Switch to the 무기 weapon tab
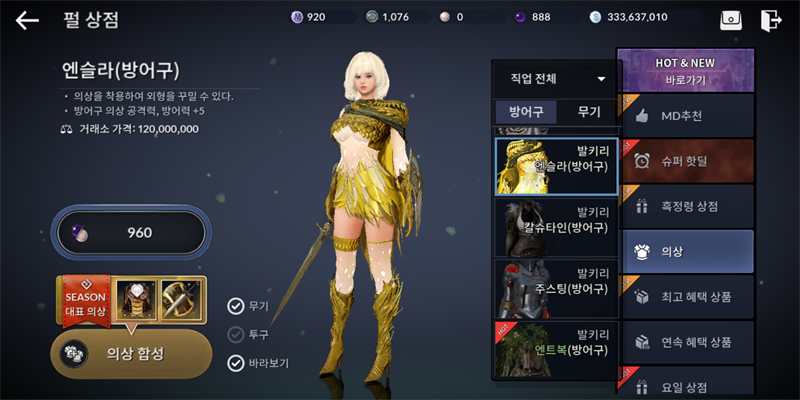Screen dimensions: 800x400 coord(589,113)
